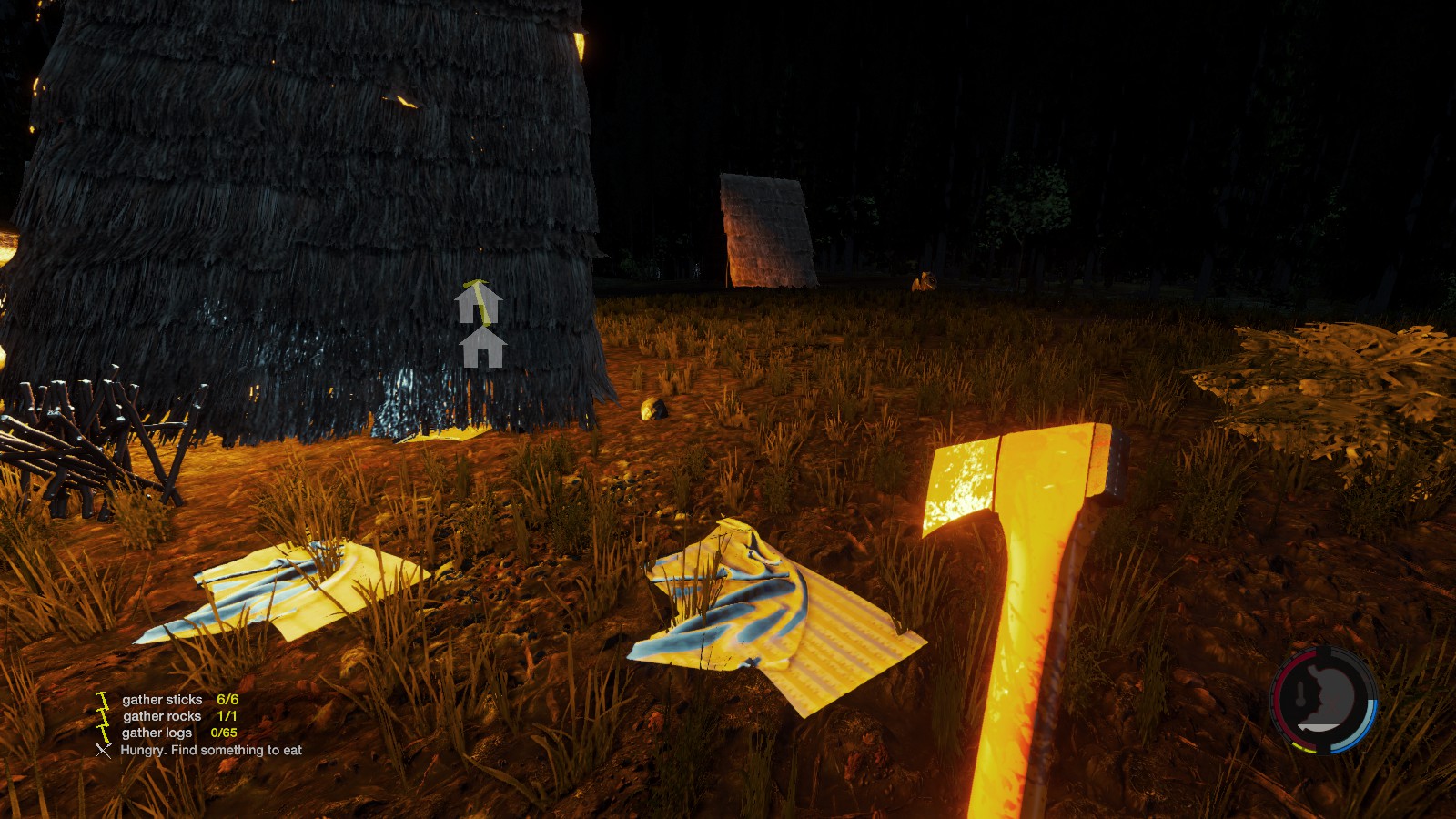Viewport: 1456px width, 819px height.
Task: Click the crossed fork and knife hunger icon
Action: [103, 751]
